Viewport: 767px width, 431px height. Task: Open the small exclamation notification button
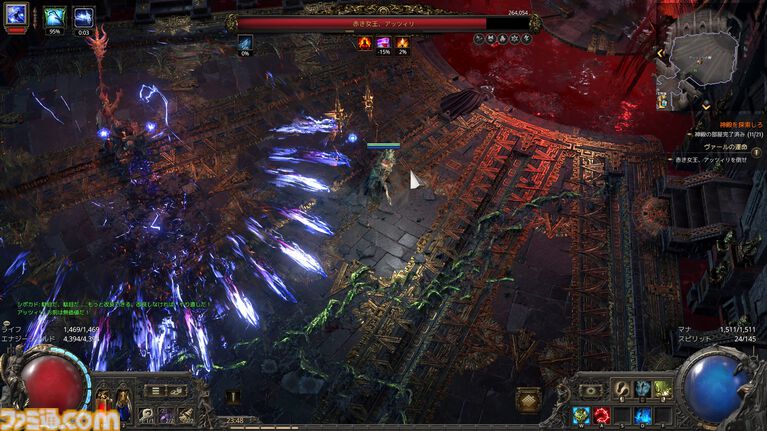[233, 397]
